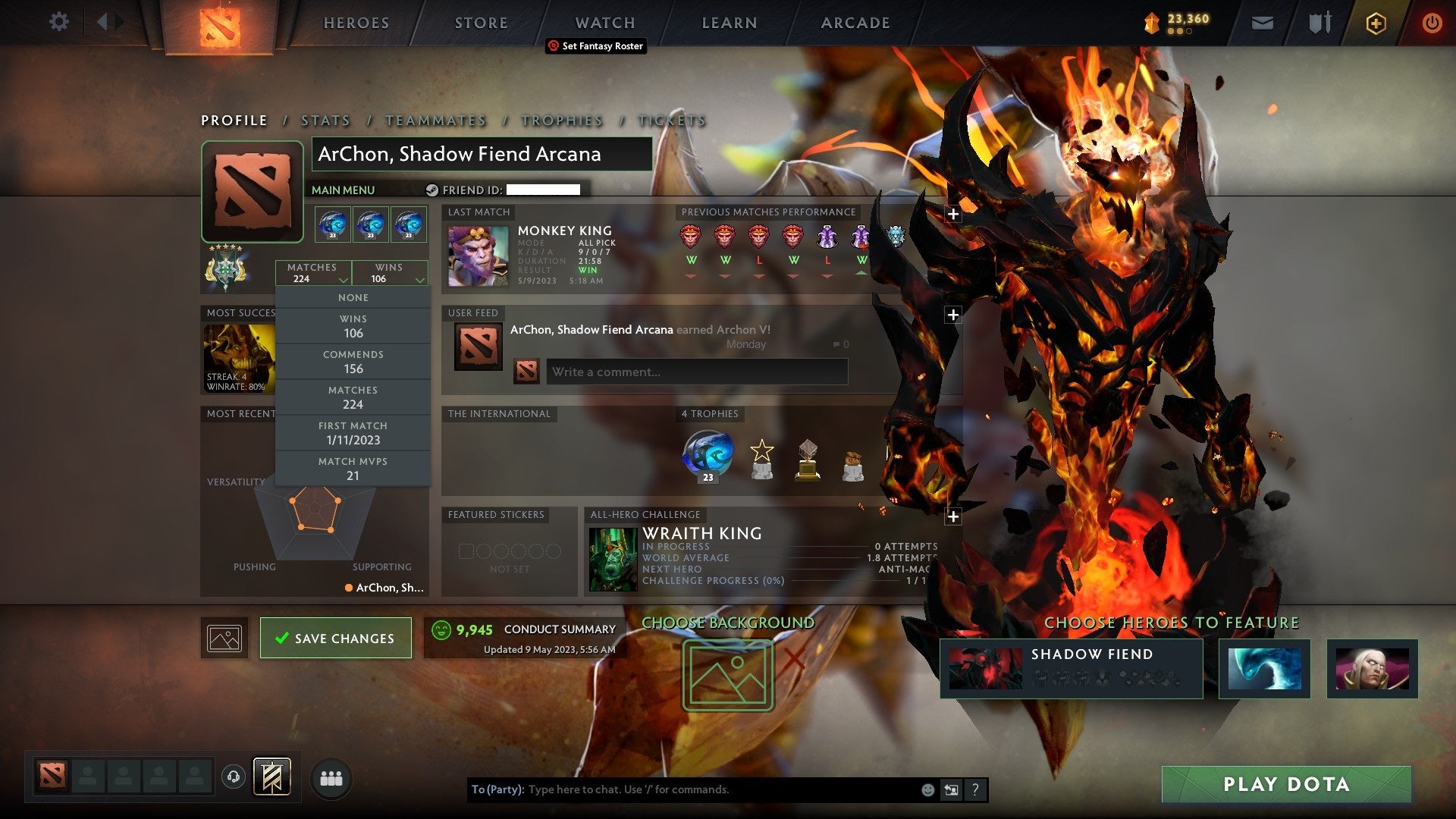Screen dimensions: 1456x819
Task: Open the mail notifications icon
Action: 1263,23
